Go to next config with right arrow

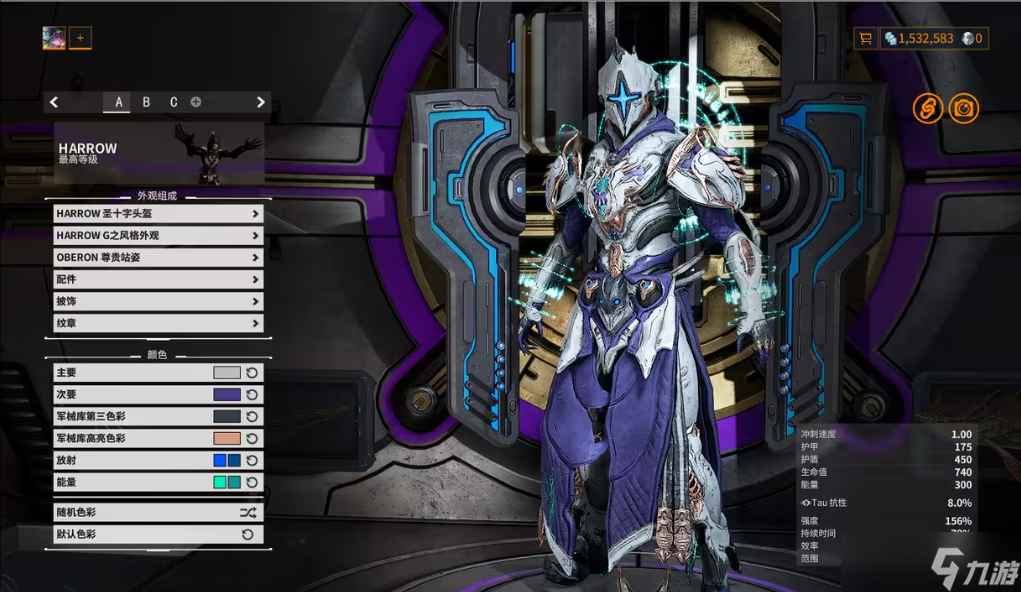click(261, 102)
